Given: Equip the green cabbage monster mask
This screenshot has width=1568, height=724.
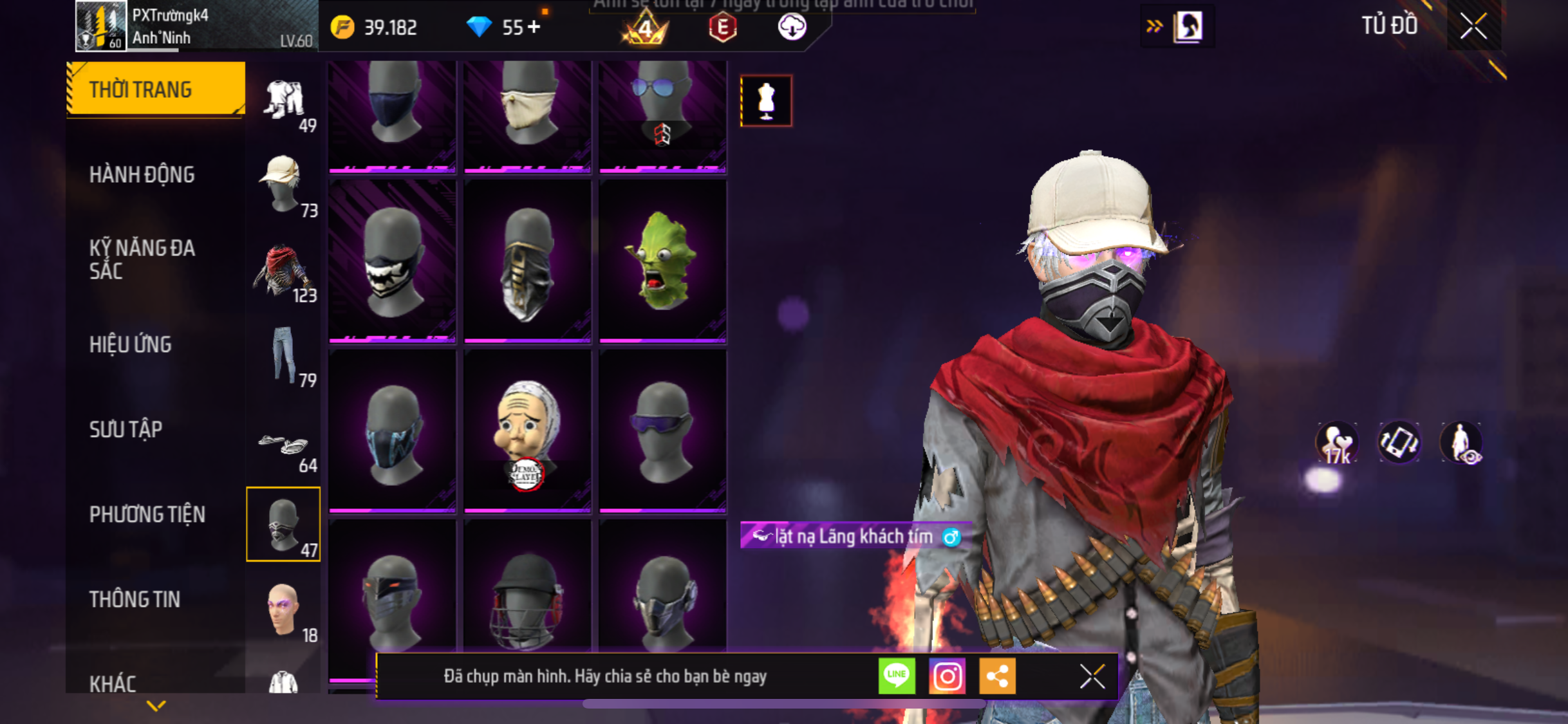Looking at the screenshot, I should (662, 261).
